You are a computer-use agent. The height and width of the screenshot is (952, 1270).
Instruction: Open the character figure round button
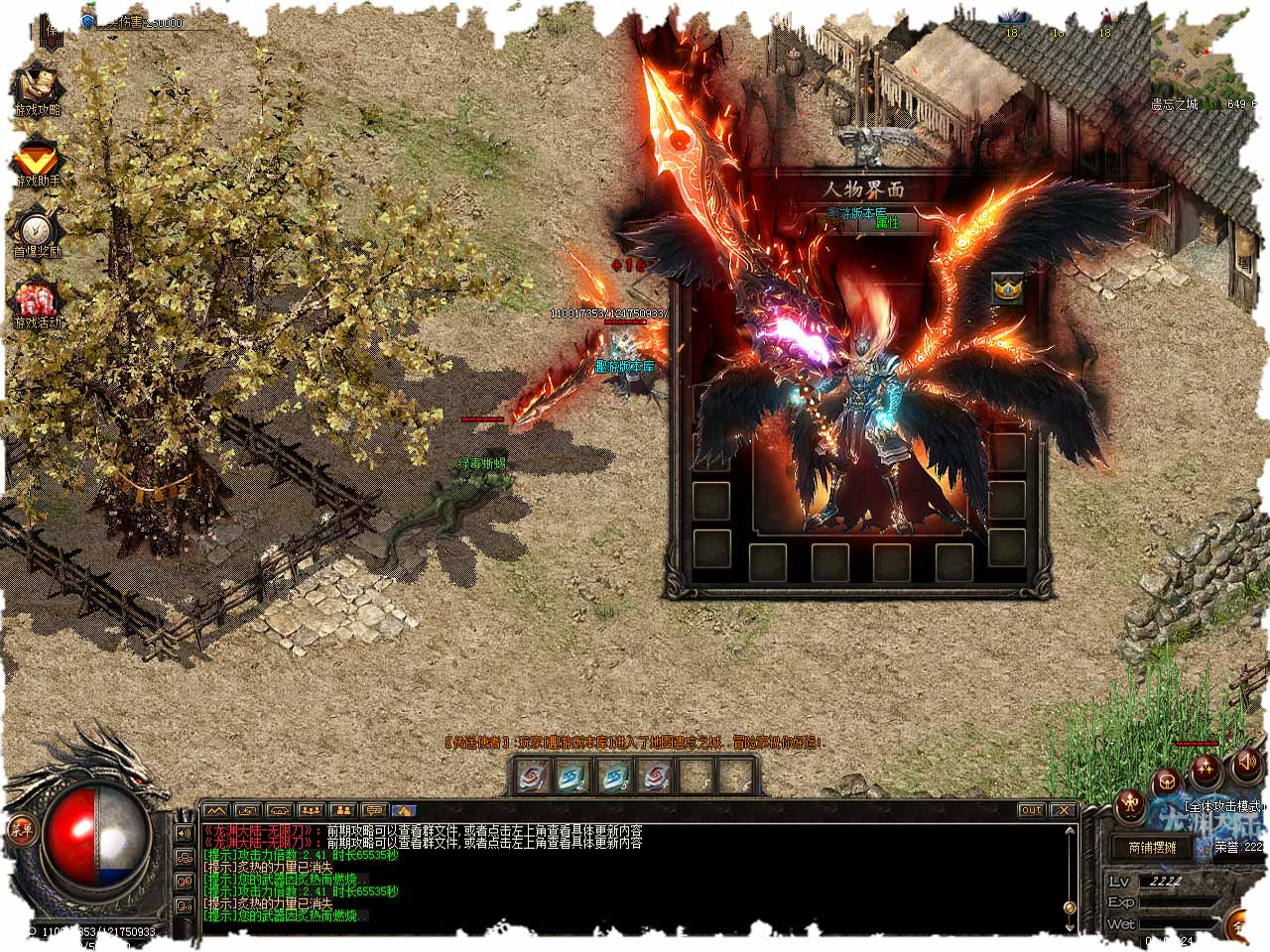pyautogui.click(x=1131, y=805)
